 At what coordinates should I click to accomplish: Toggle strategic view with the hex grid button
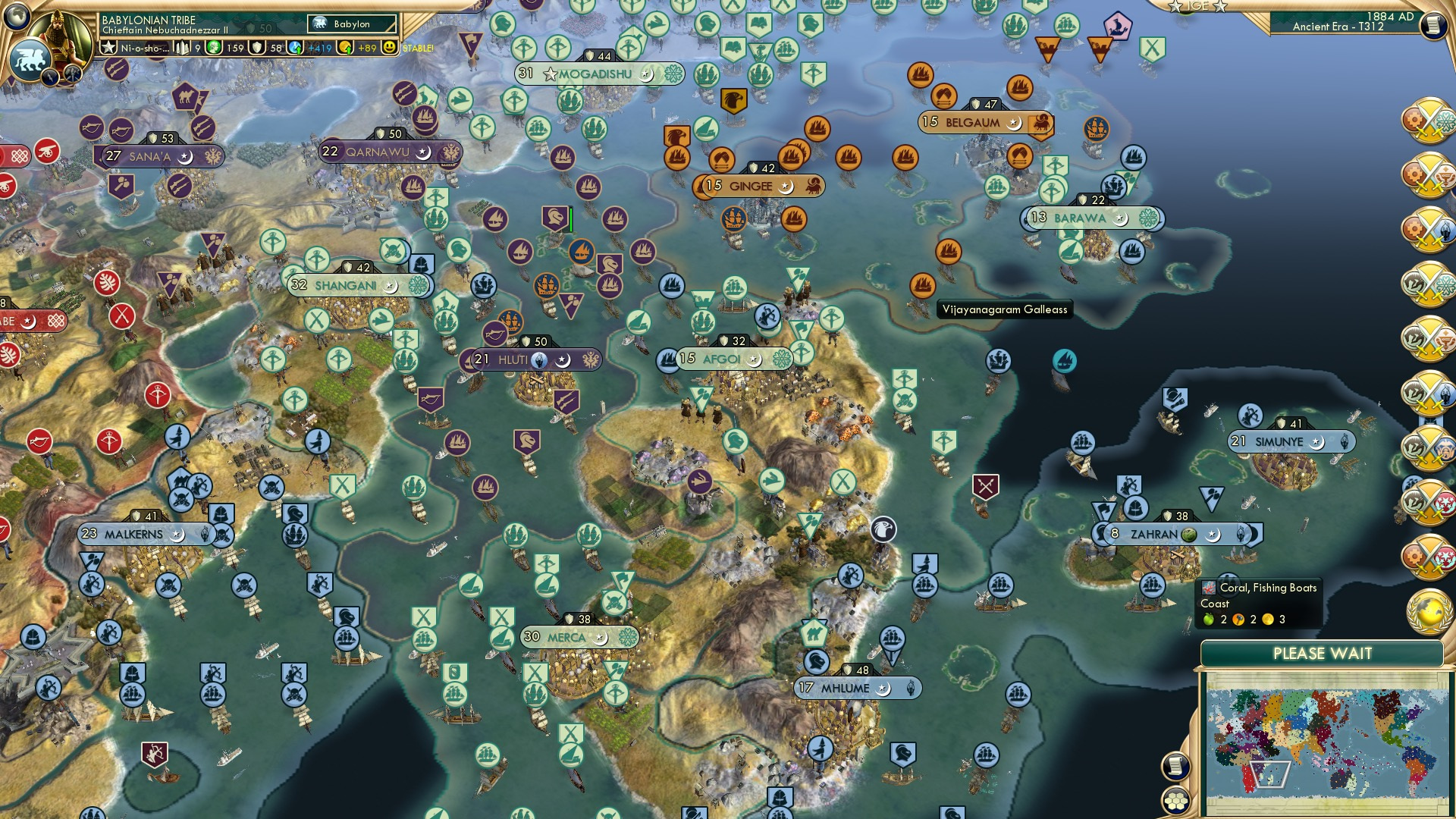point(1176,802)
